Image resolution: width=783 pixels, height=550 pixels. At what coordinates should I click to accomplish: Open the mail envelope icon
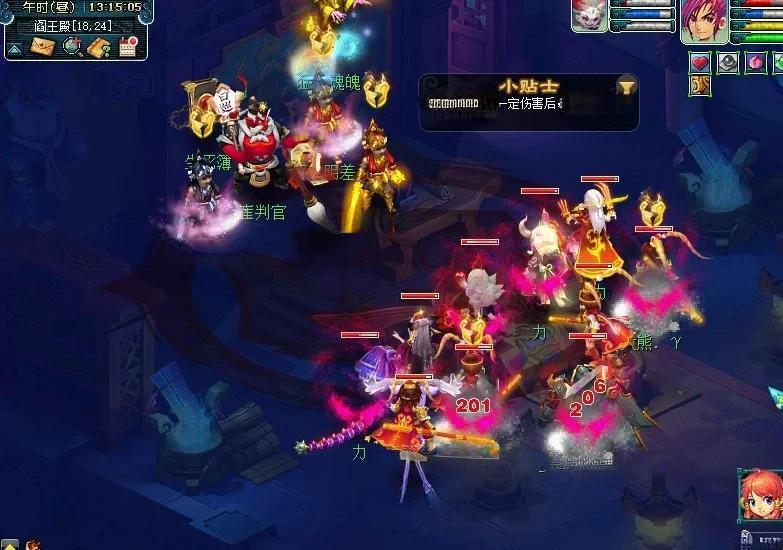pos(42,46)
